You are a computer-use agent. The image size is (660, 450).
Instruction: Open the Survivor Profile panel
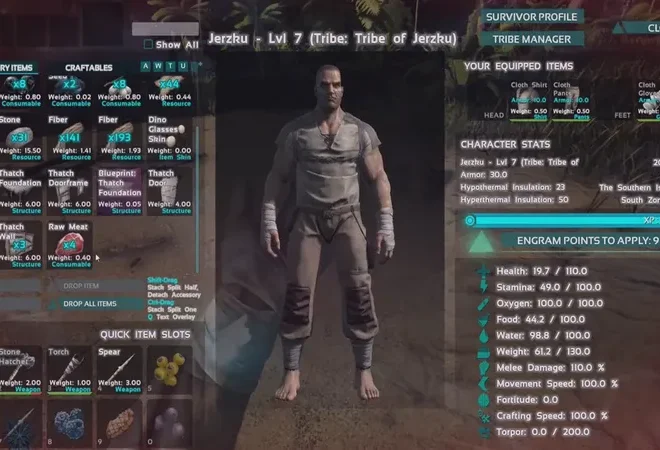click(x=532, y=17)
